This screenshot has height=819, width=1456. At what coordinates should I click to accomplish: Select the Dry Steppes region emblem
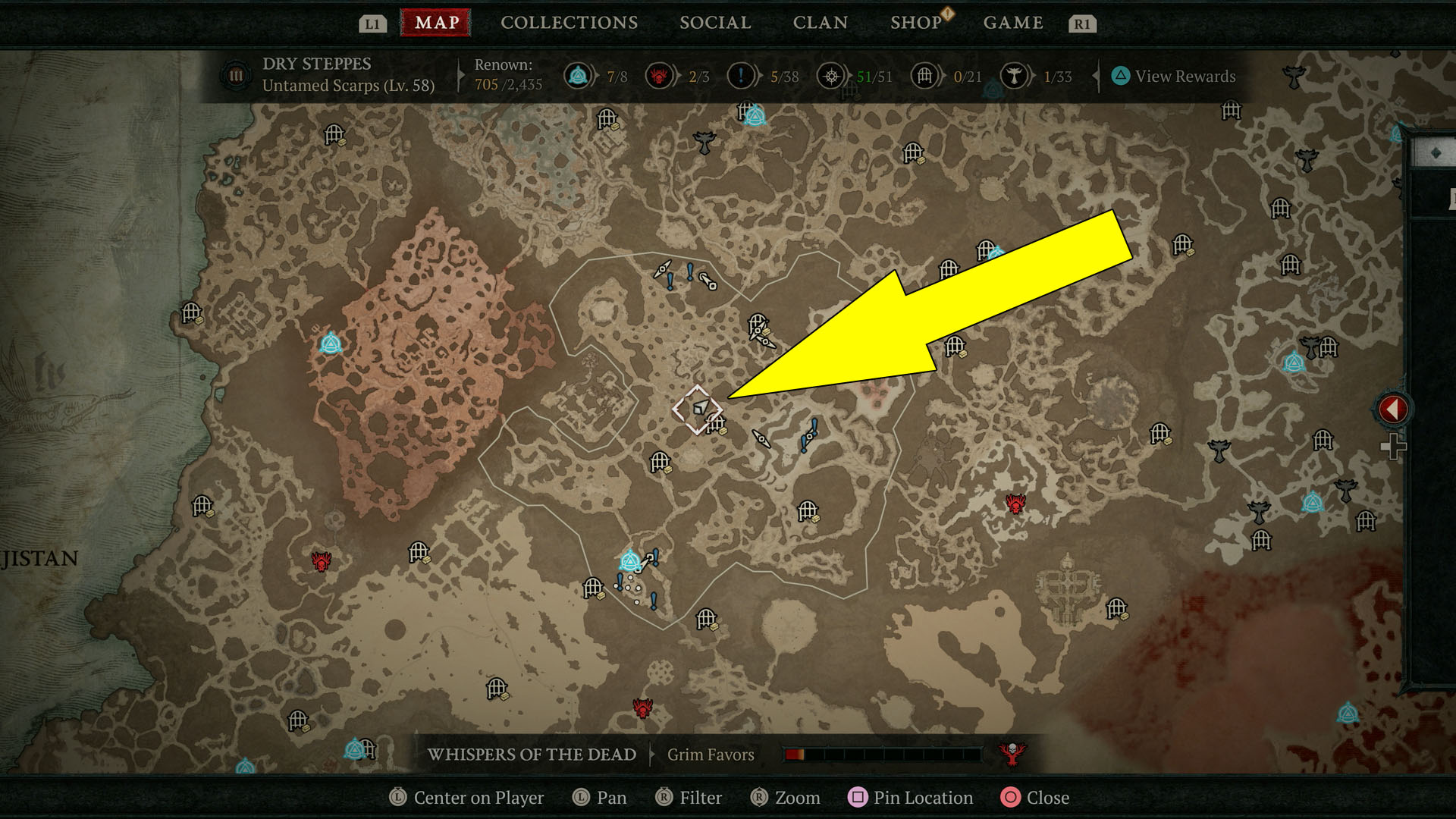[x=235, y=76]
